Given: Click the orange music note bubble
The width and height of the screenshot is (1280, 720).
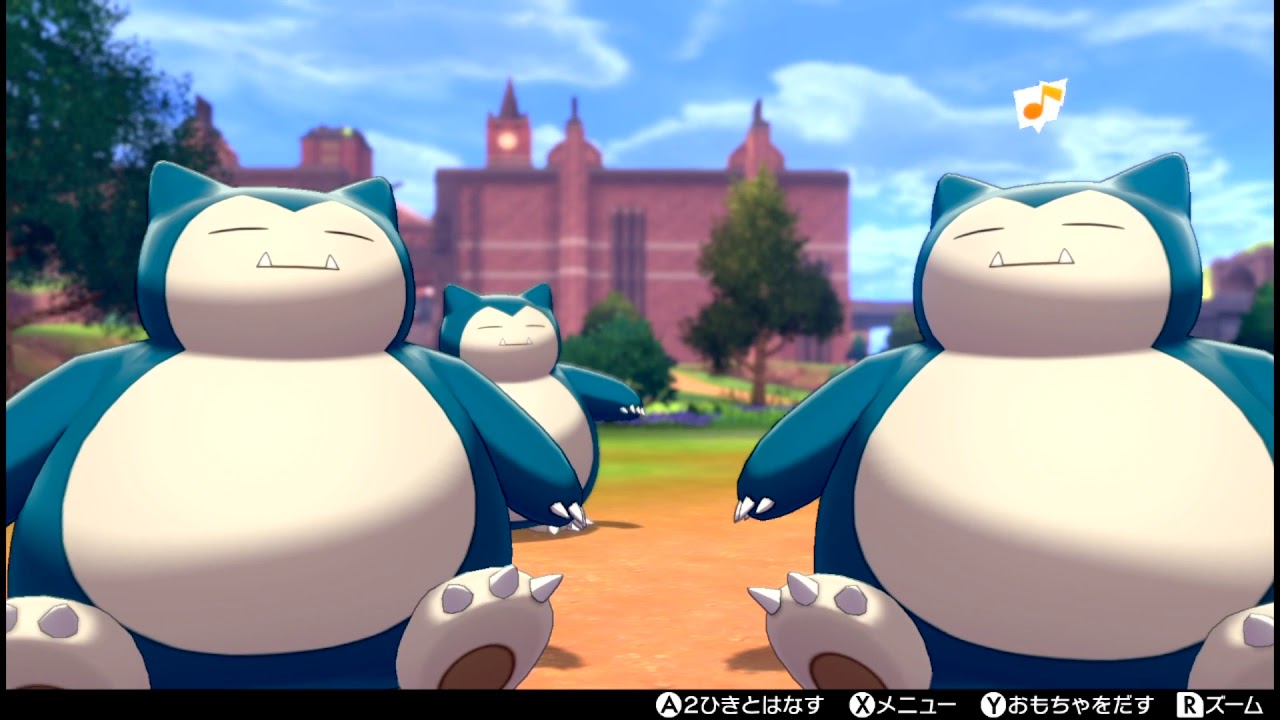Looking at the screenshot, I should [1039, 103].
